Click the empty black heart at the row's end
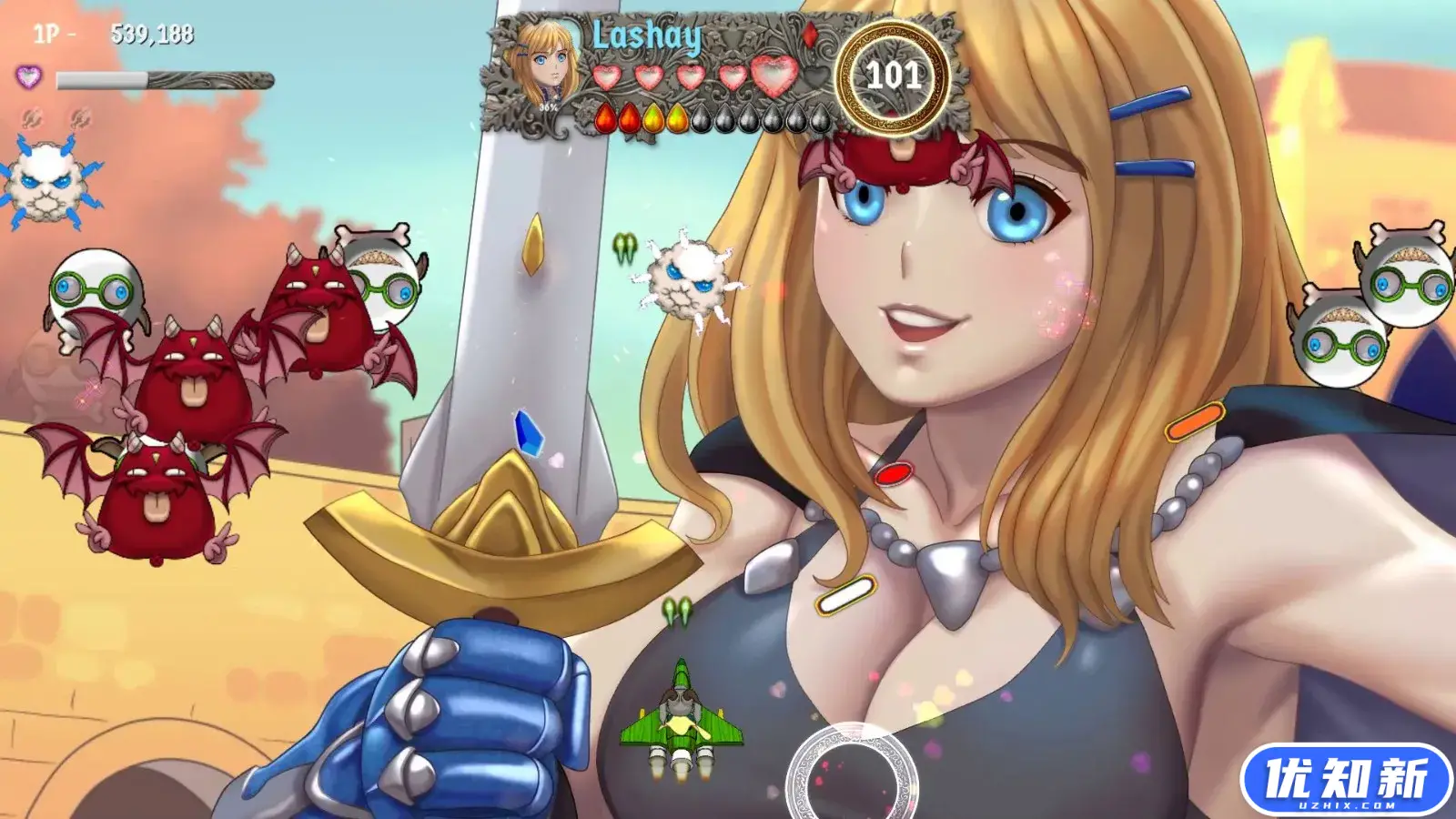The height and width of the screenshot is (819, 1456). 815,76
